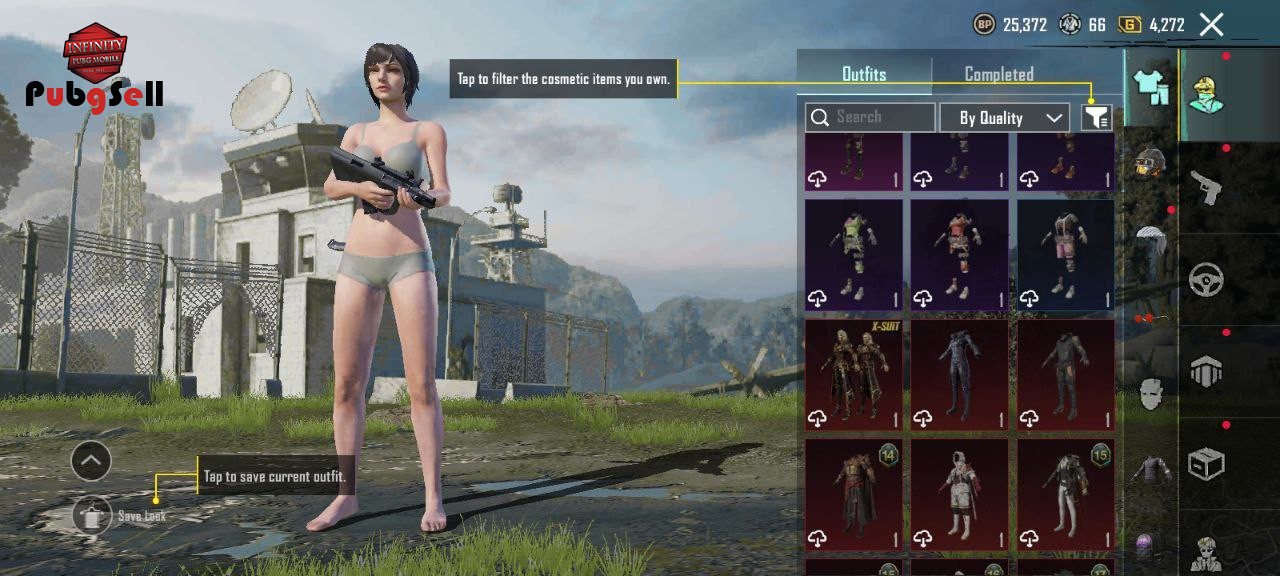Select the outfit tile with badge 15
This screenshot has width=1280, height=576.
click(1066, 495)
